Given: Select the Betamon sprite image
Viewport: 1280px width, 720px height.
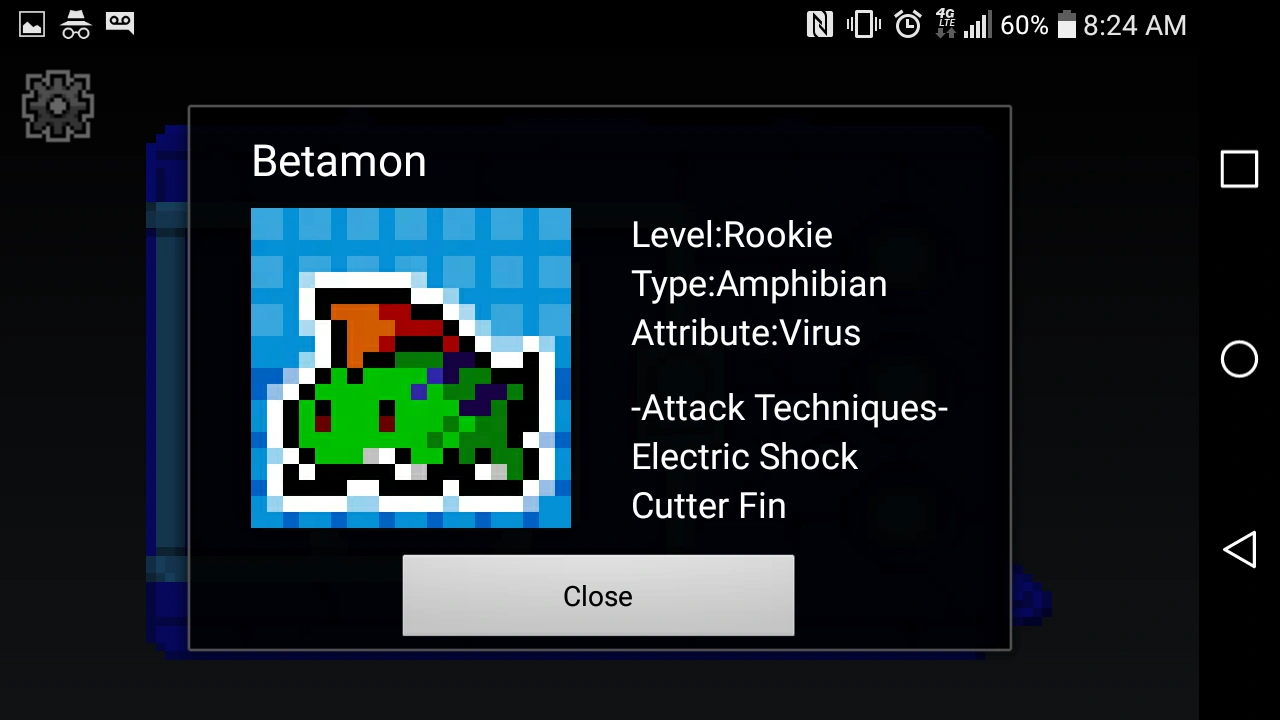Looking at the screenshot, I should point(410,367).
